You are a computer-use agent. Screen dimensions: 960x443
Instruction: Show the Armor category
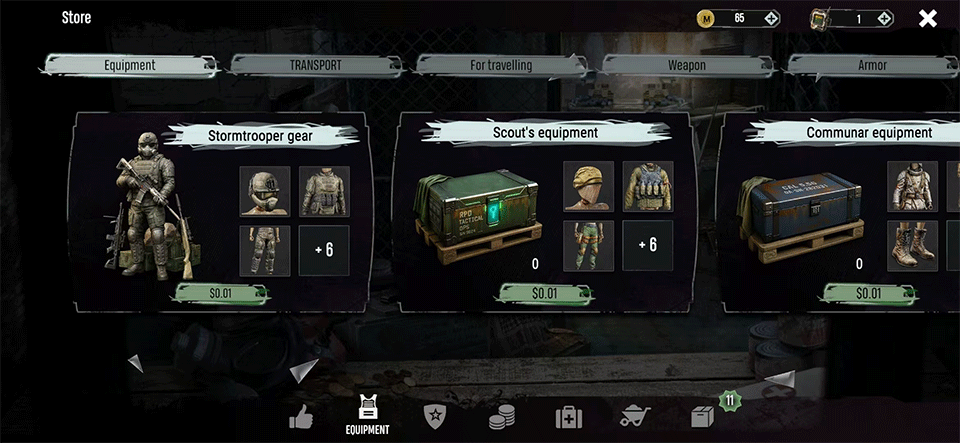(872, 65)
